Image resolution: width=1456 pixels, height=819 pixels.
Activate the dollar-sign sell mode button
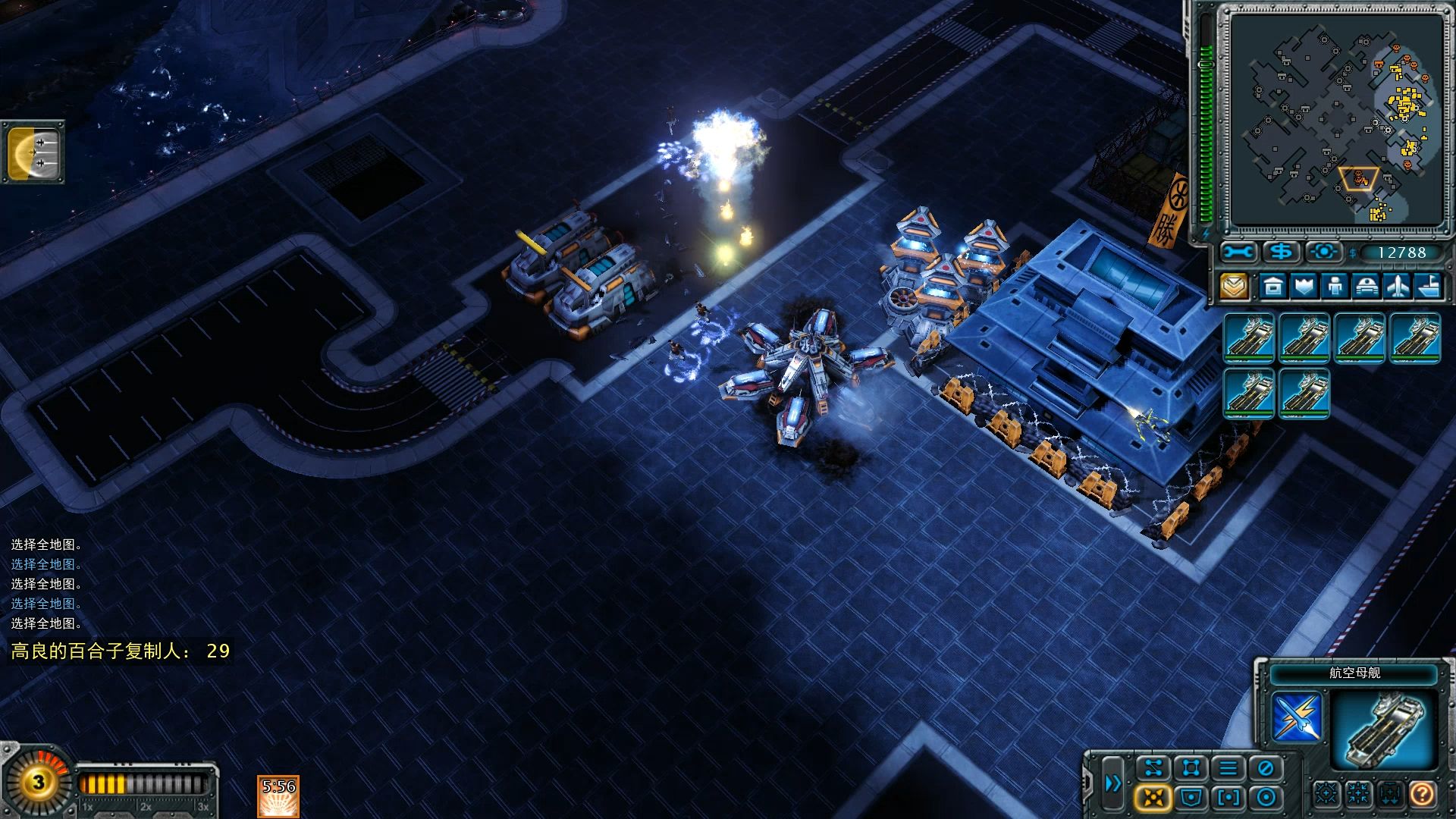[x=1281, y=252]
